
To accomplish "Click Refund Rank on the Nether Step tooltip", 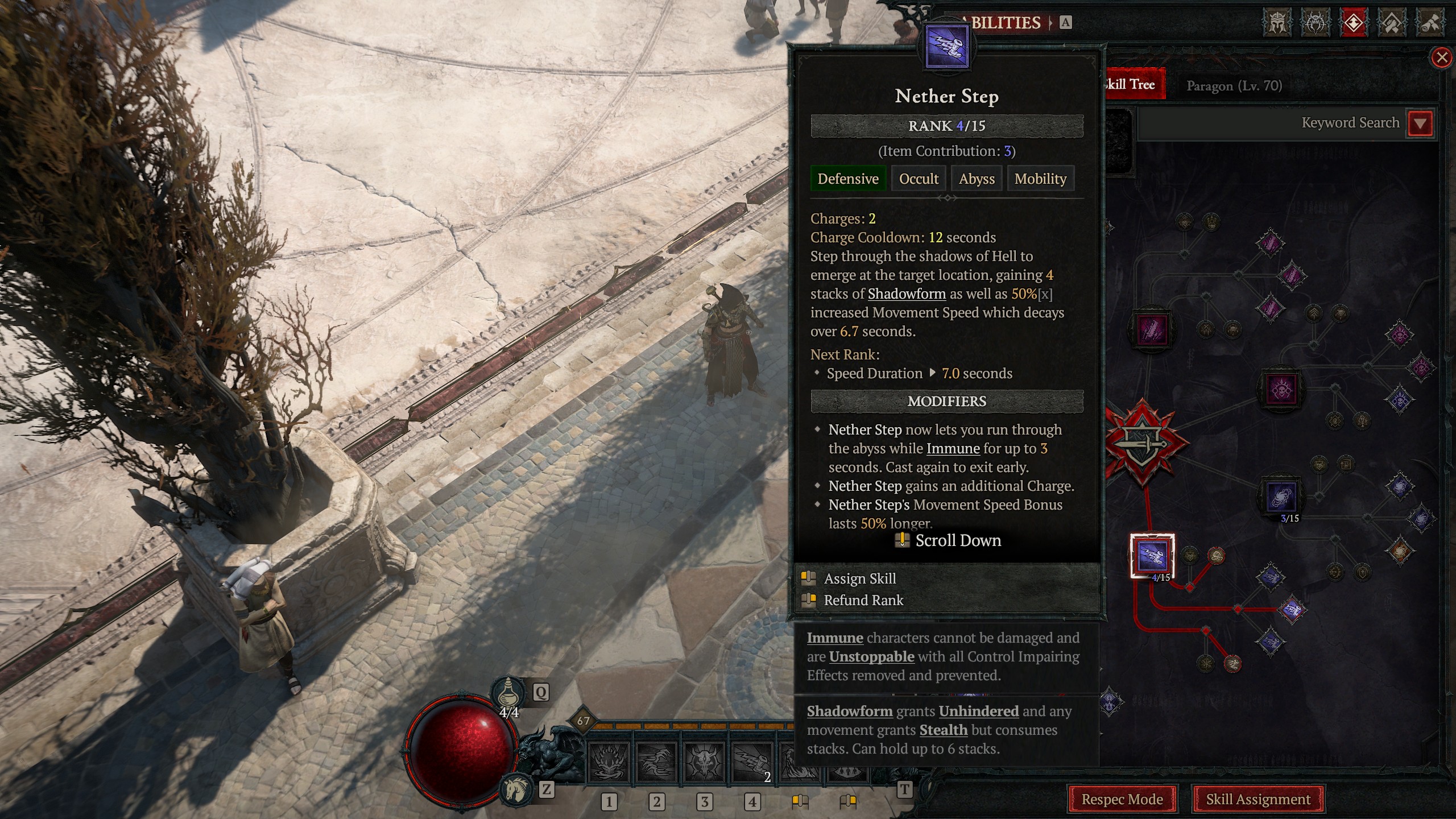I will click(x=864, y=600).
